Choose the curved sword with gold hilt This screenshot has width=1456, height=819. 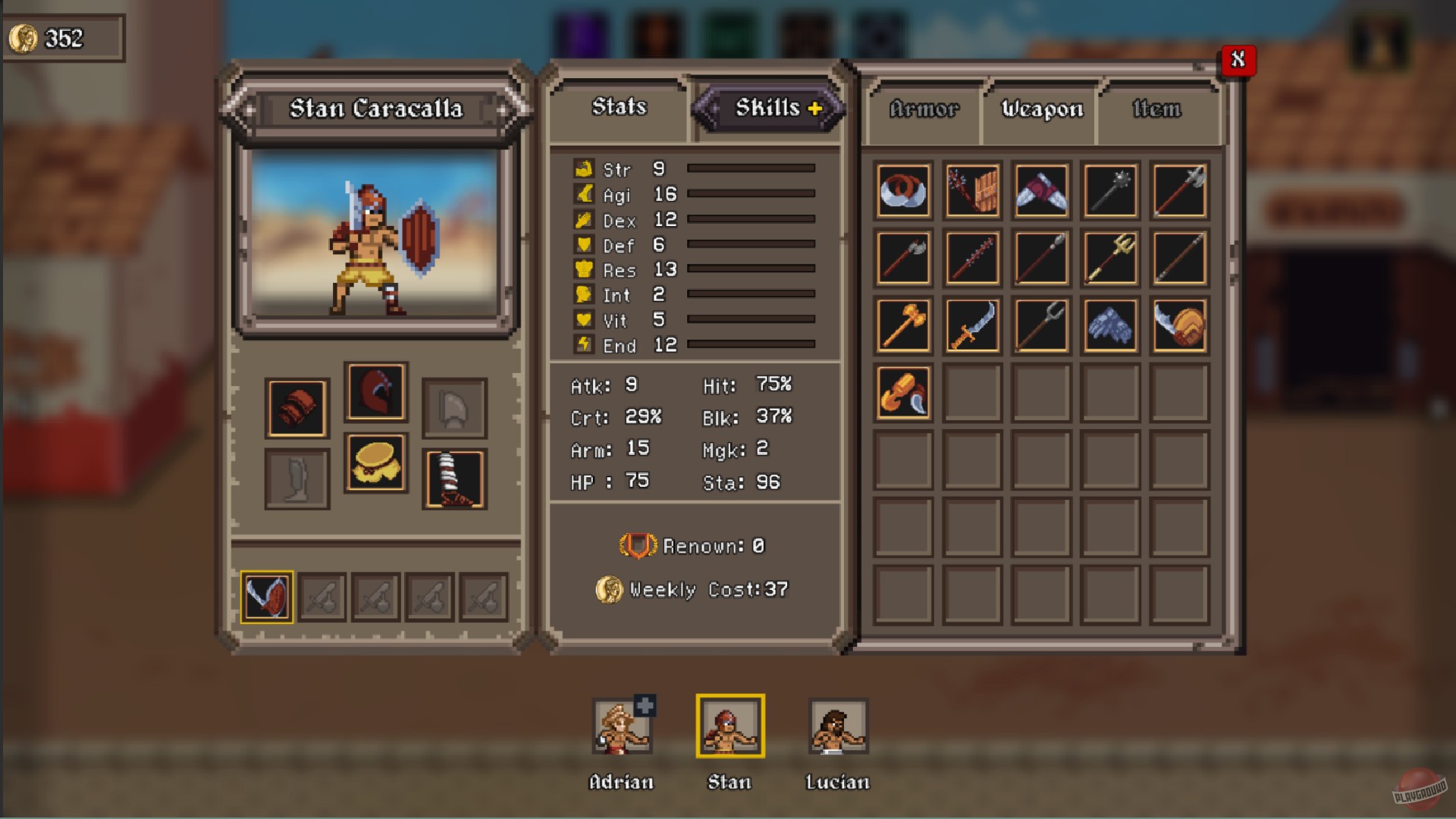(972, 326)
